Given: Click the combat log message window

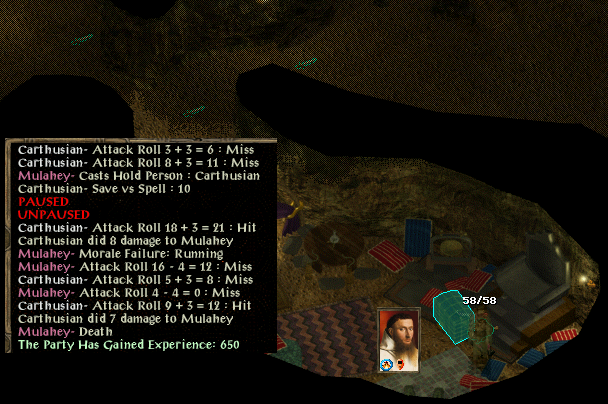Looking at the screenshot, I should tap(140, 246).
